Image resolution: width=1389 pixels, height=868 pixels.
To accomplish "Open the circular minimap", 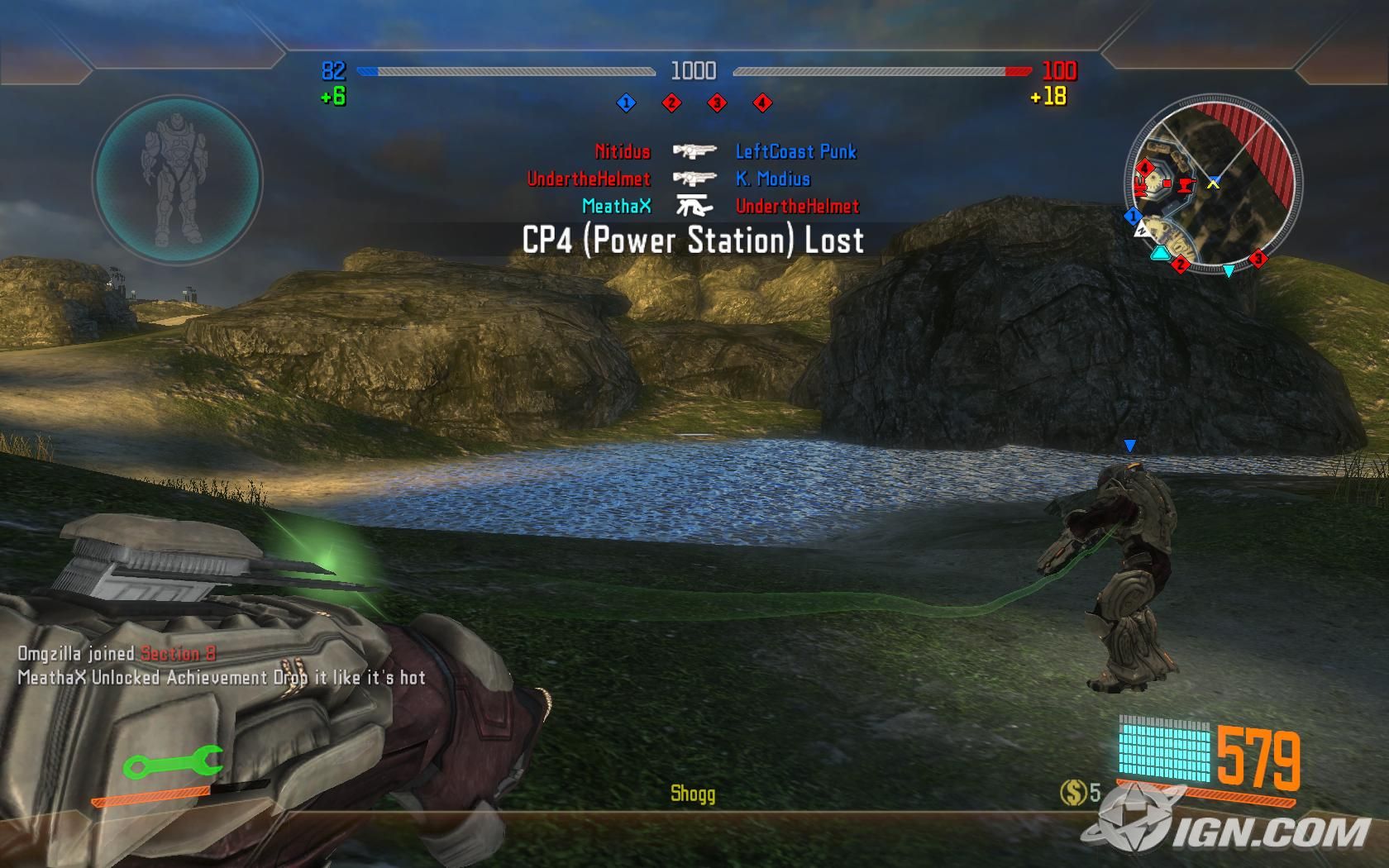I will tap(1211, 184).
